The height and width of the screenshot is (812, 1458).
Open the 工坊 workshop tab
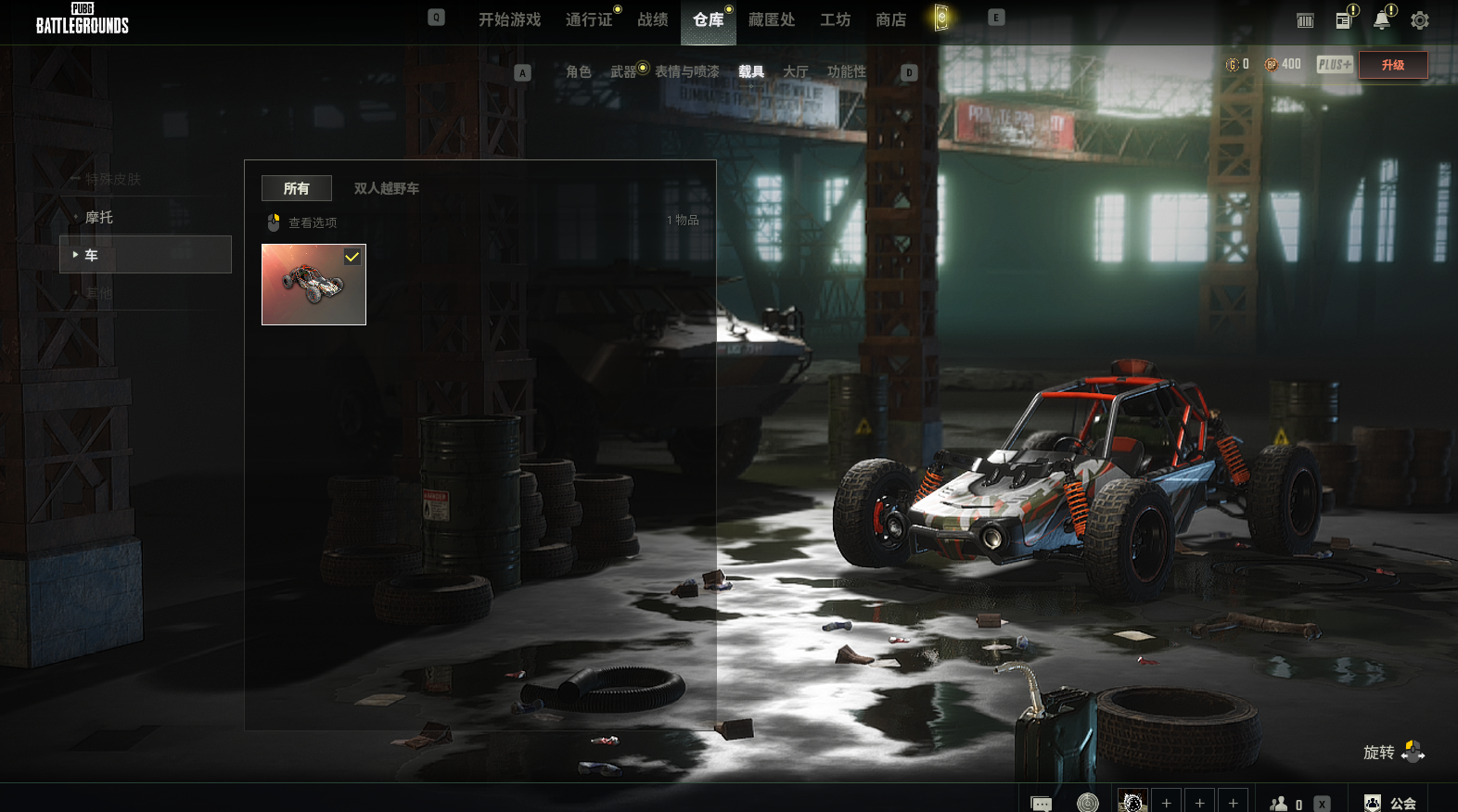coord(835,19)
